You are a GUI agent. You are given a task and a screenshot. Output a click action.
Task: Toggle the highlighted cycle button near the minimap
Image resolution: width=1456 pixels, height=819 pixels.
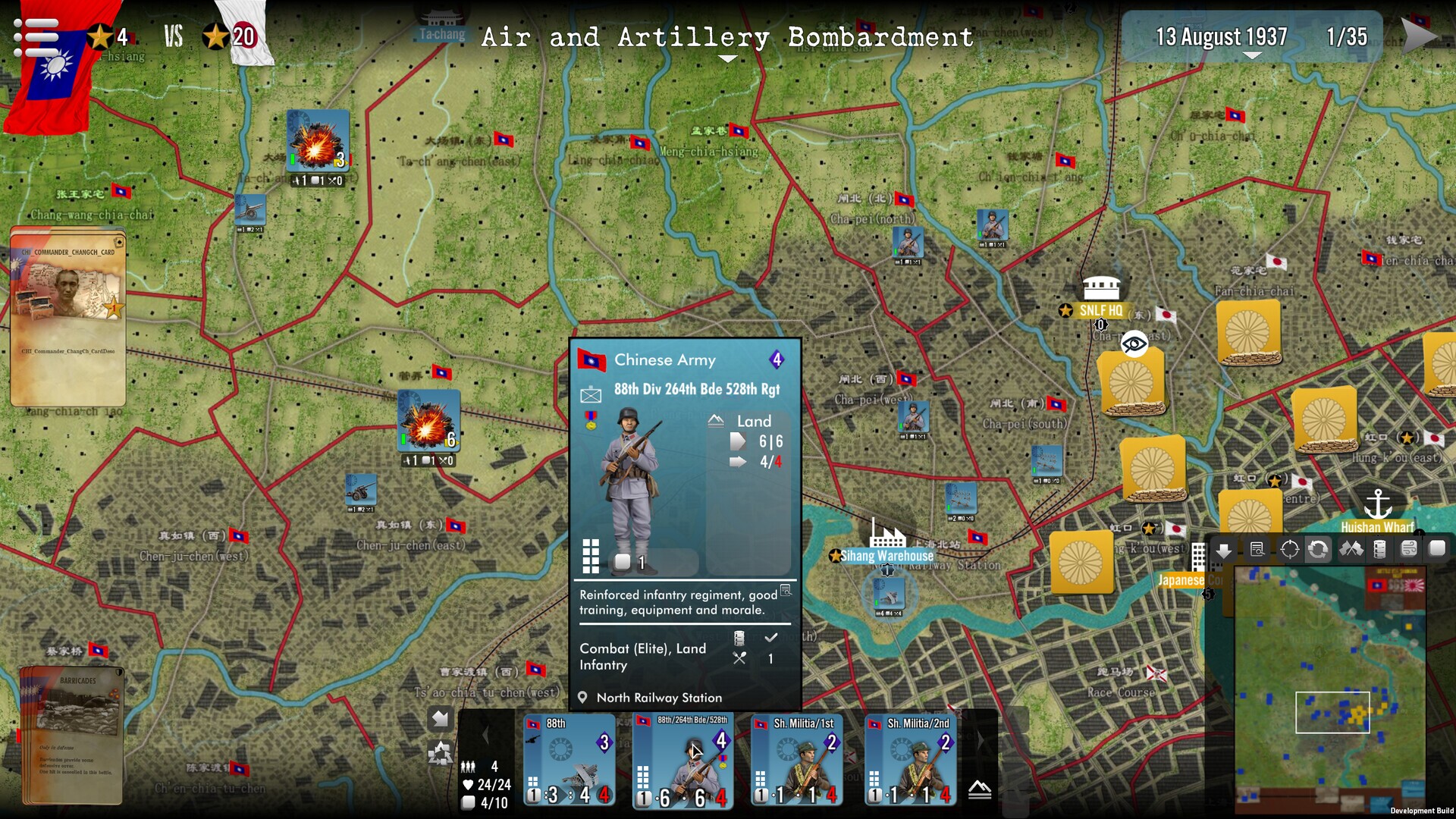pyautogui.click(x=1318, y=550)
